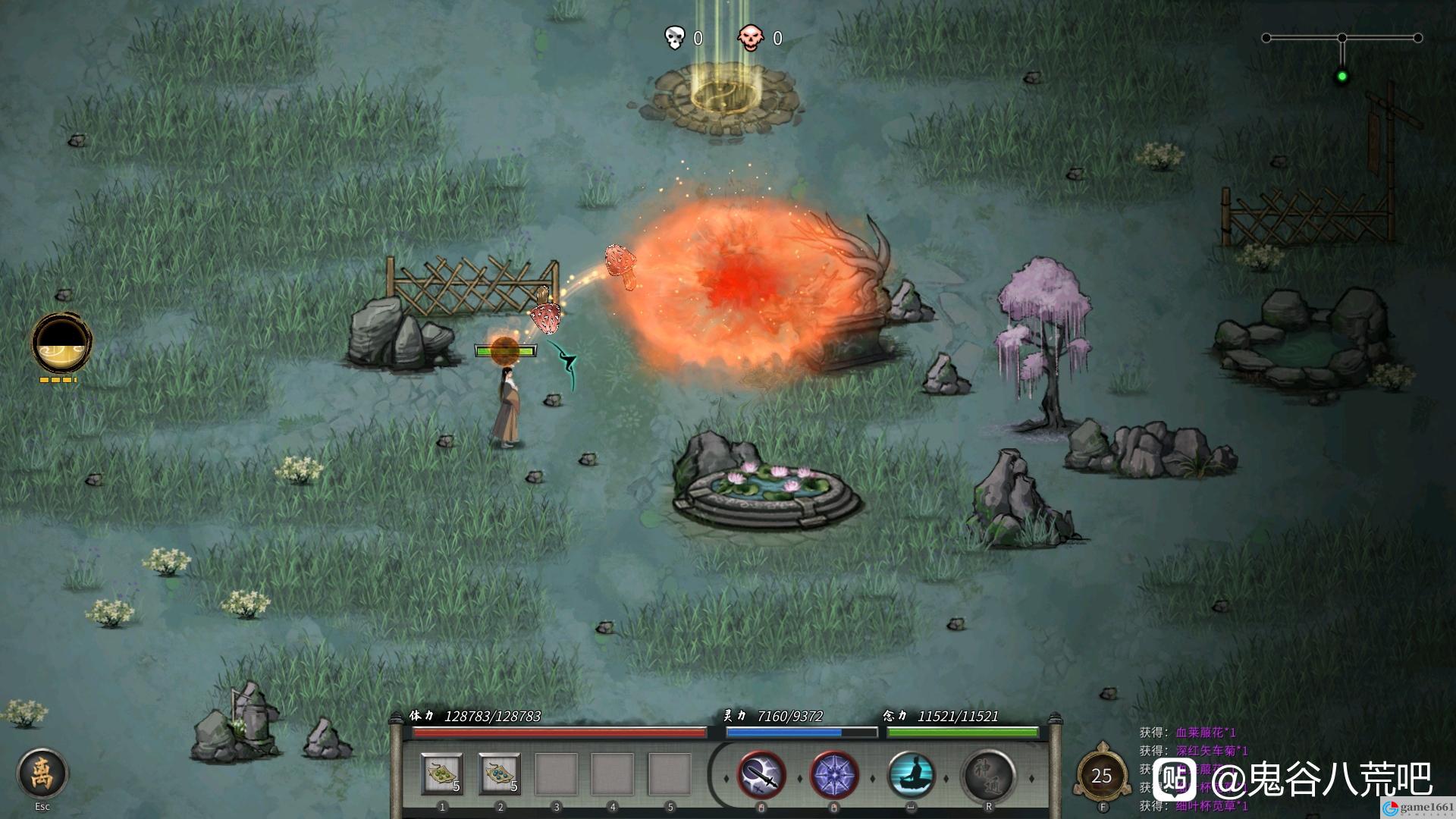Screen dimensions: 1456x819
Task: Activate the lightning sword skill
Action: [x=761, y=776]
